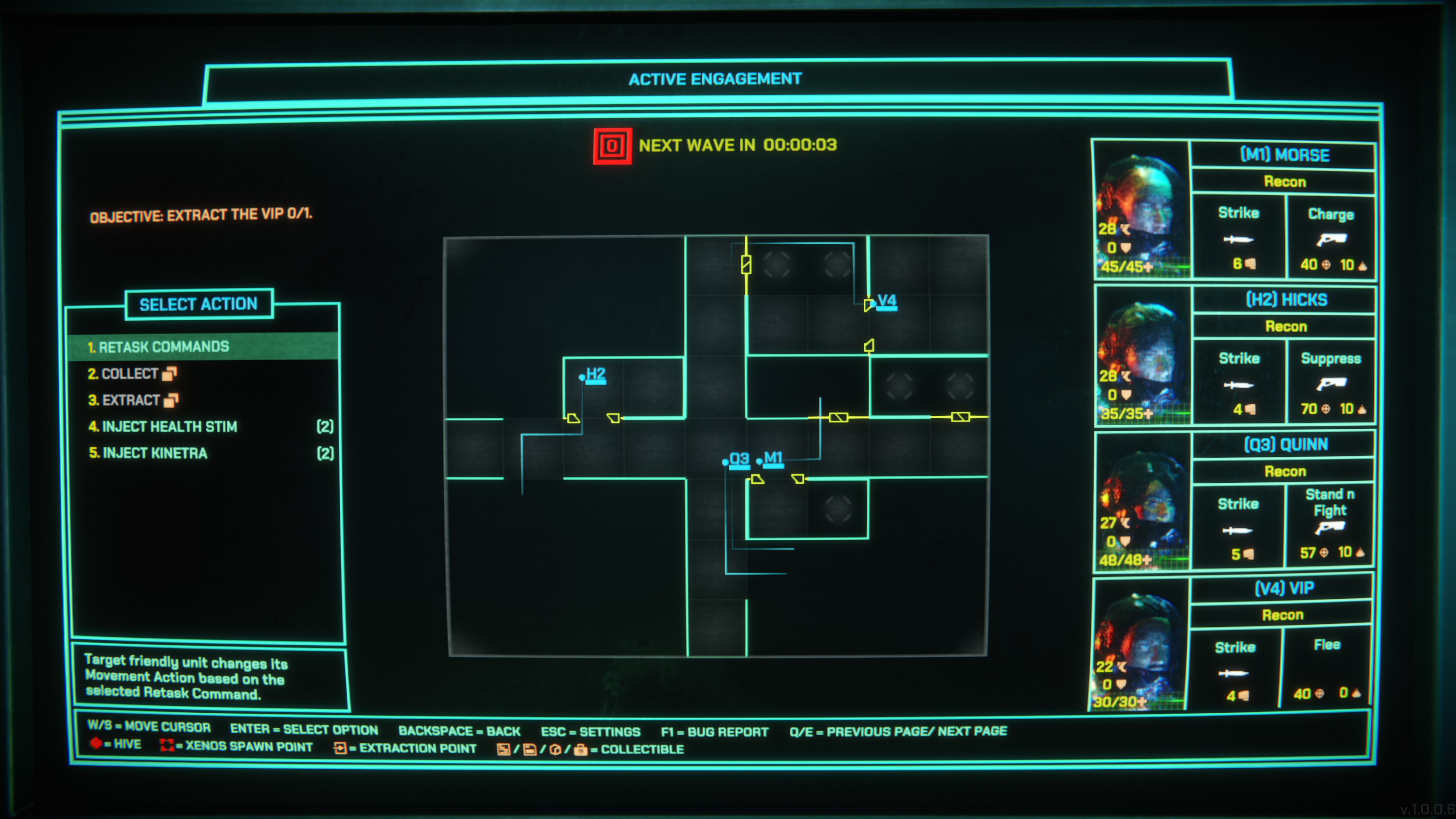Click the Hive icon in the legend

click(x=96, y=744)
